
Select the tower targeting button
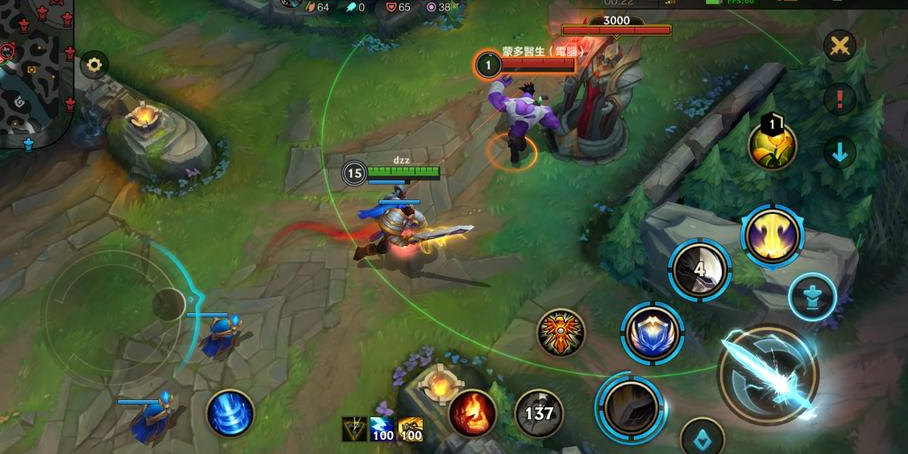pos(812,297)
